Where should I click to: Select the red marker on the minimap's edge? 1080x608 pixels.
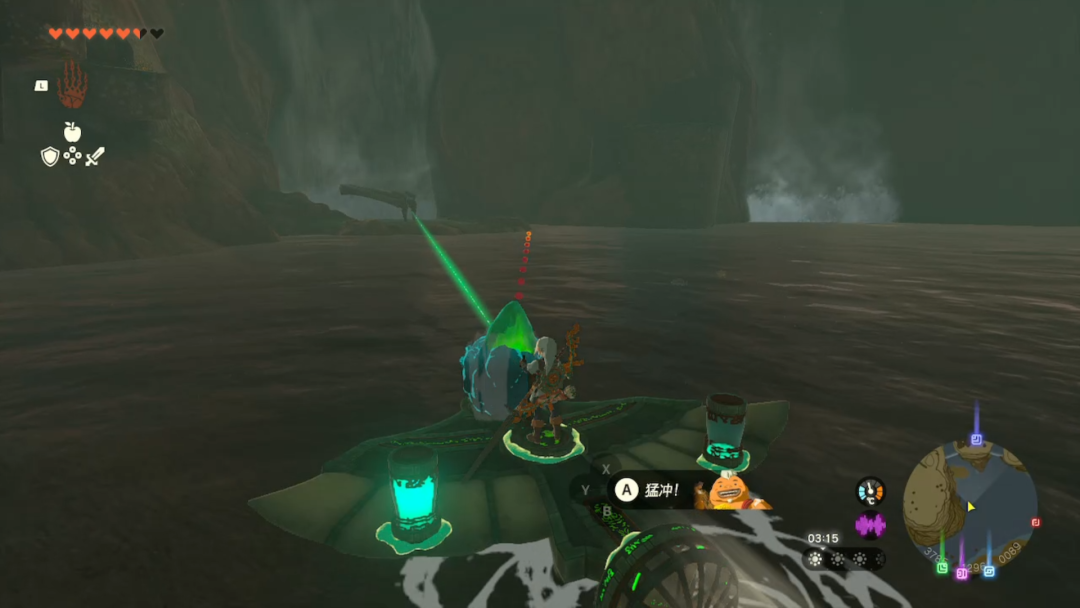(1035, 522)
